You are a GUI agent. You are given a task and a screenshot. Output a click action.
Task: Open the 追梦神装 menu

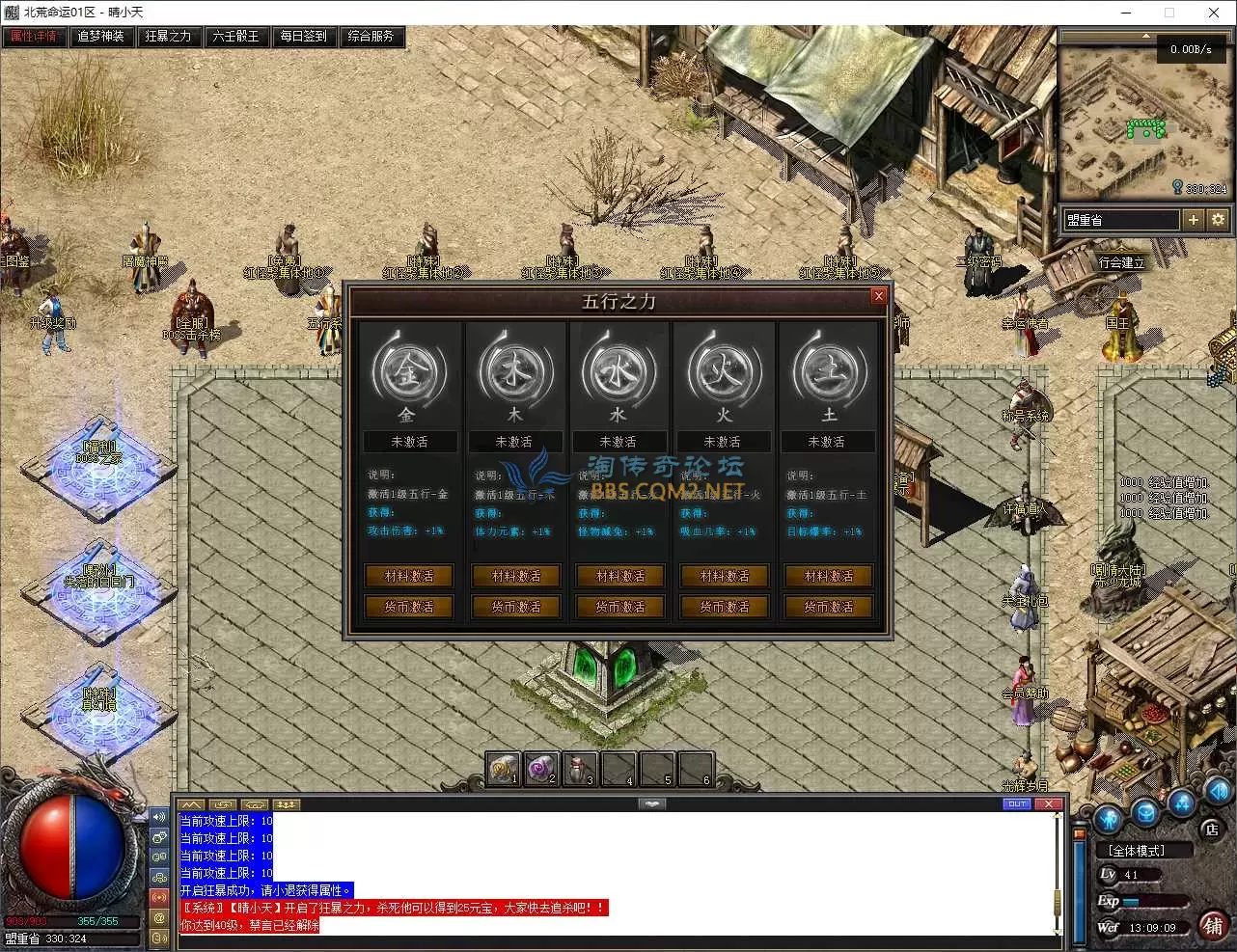(100, 37)
